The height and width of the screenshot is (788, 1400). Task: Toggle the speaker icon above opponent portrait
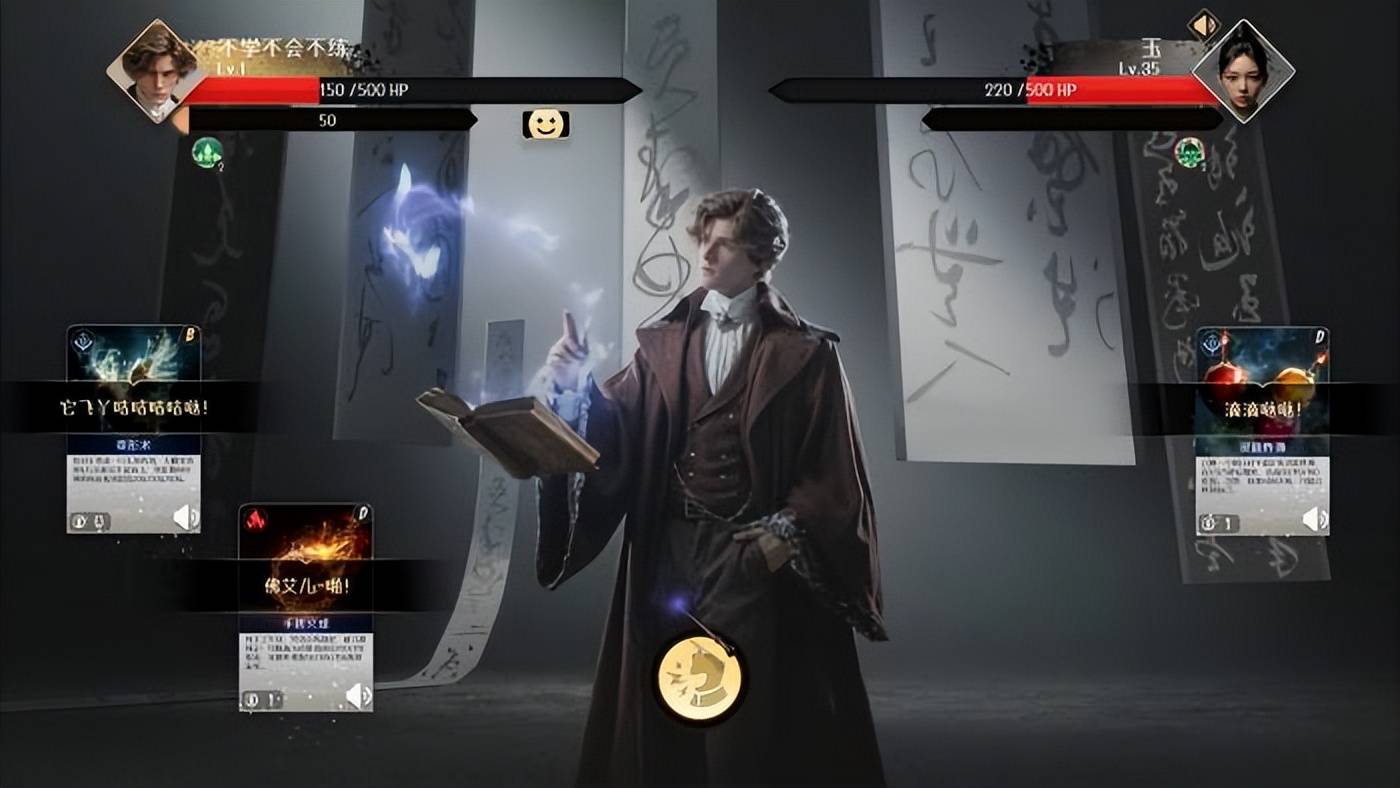[x=1205, y=24]
